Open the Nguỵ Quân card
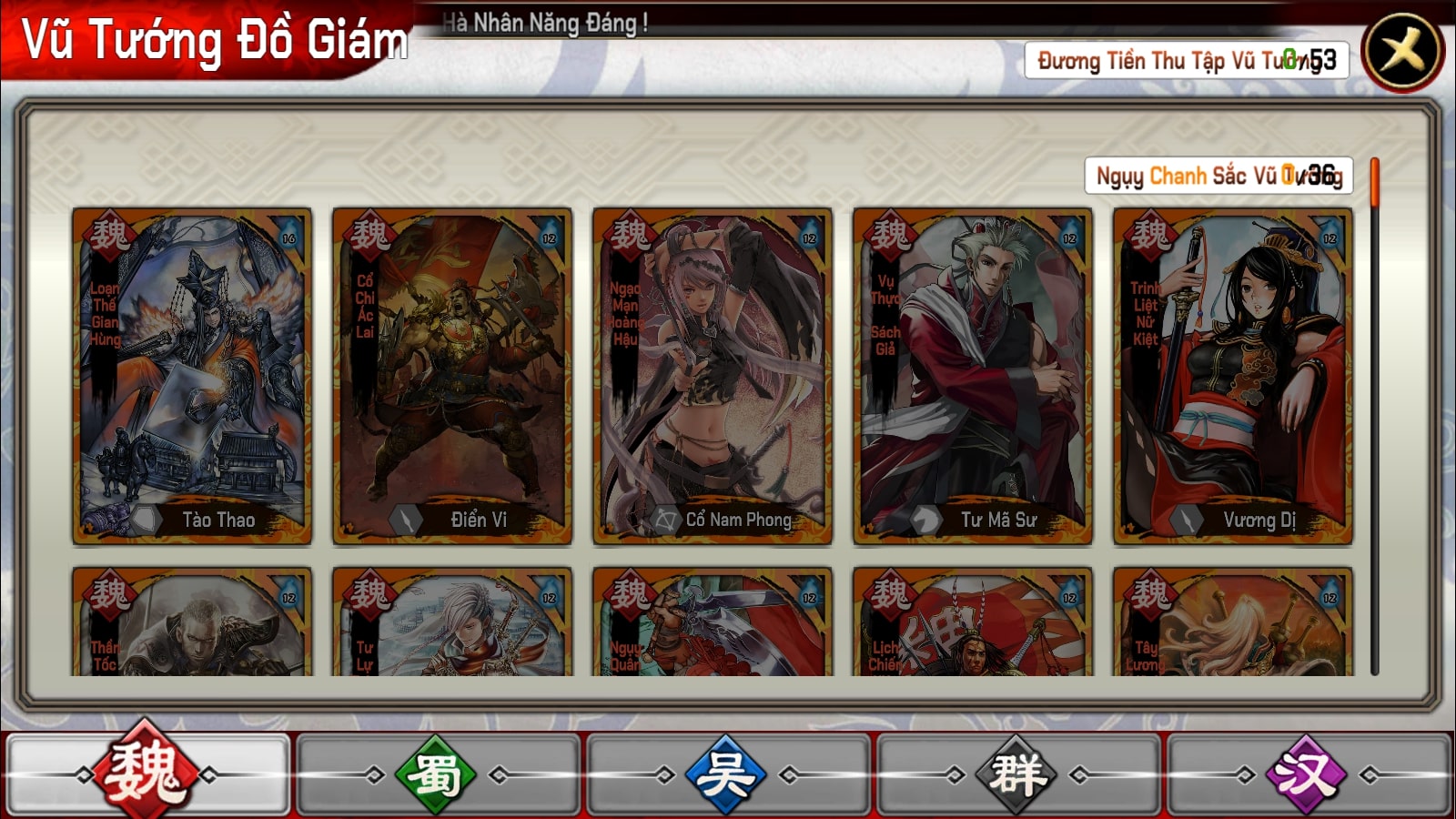The image size is (1456, 819). click(713, 622)
